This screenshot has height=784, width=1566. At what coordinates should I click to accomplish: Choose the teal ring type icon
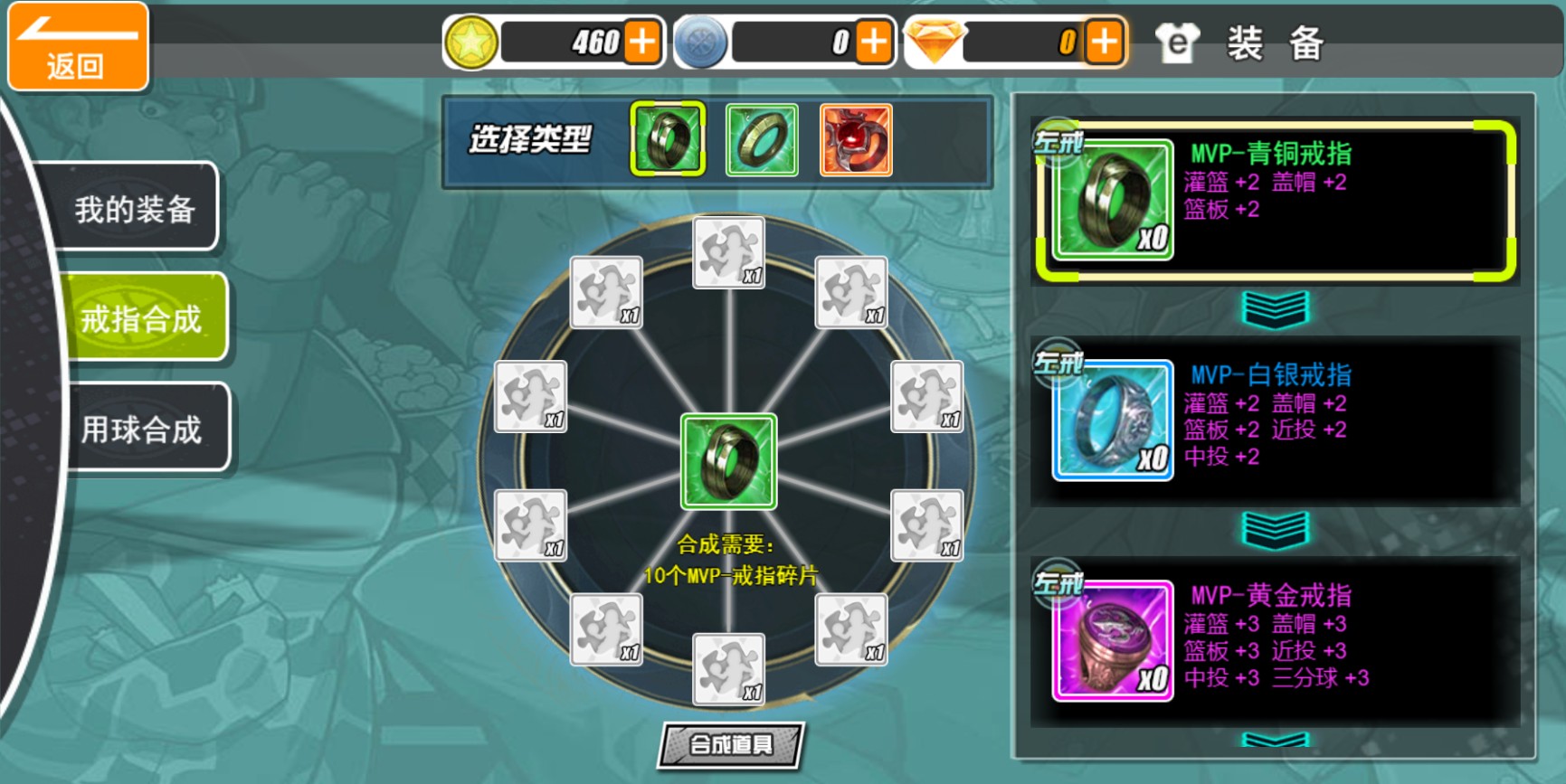(762, 139)
